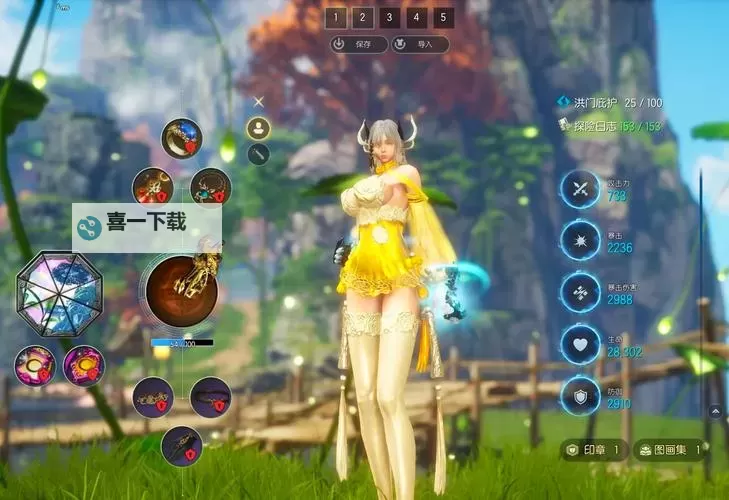The image size is (729, 500).
Task: Close the equipment wheel with the X
Action: (259, 101)
